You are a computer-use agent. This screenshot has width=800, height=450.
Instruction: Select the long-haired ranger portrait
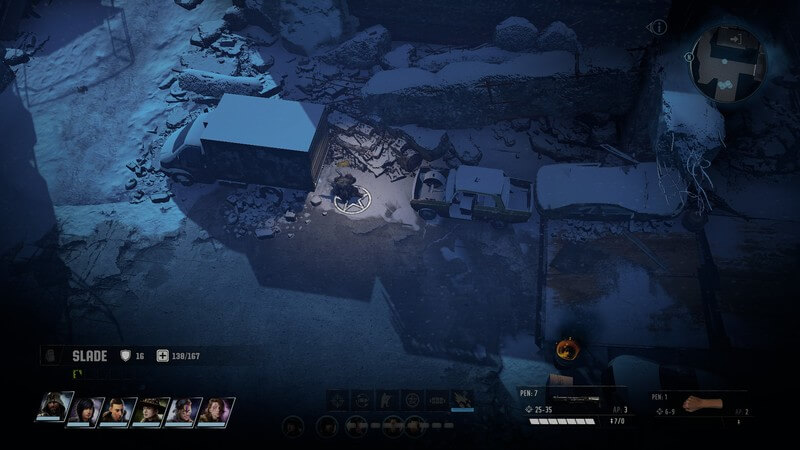coord(215,410)
